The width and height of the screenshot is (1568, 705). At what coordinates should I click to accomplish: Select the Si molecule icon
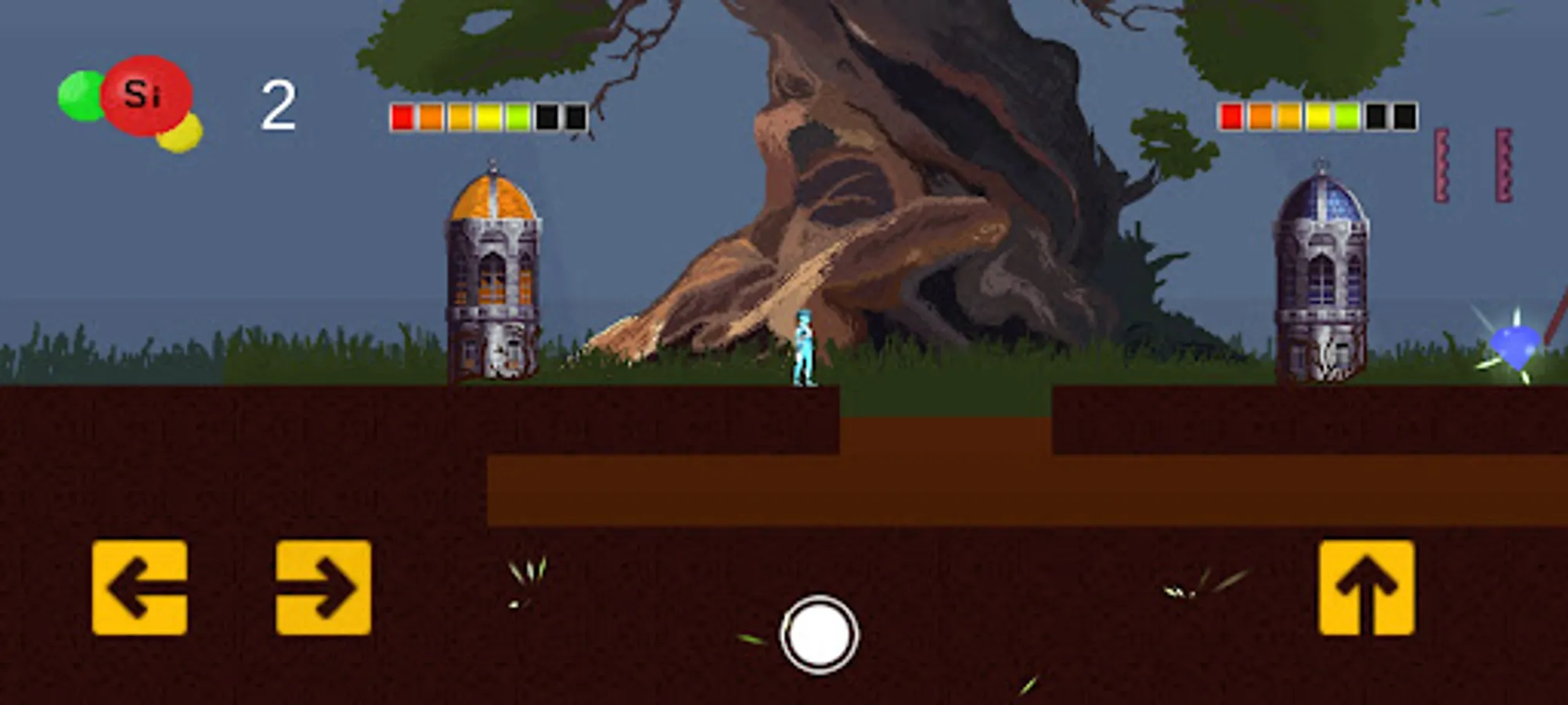pos(146,94)
